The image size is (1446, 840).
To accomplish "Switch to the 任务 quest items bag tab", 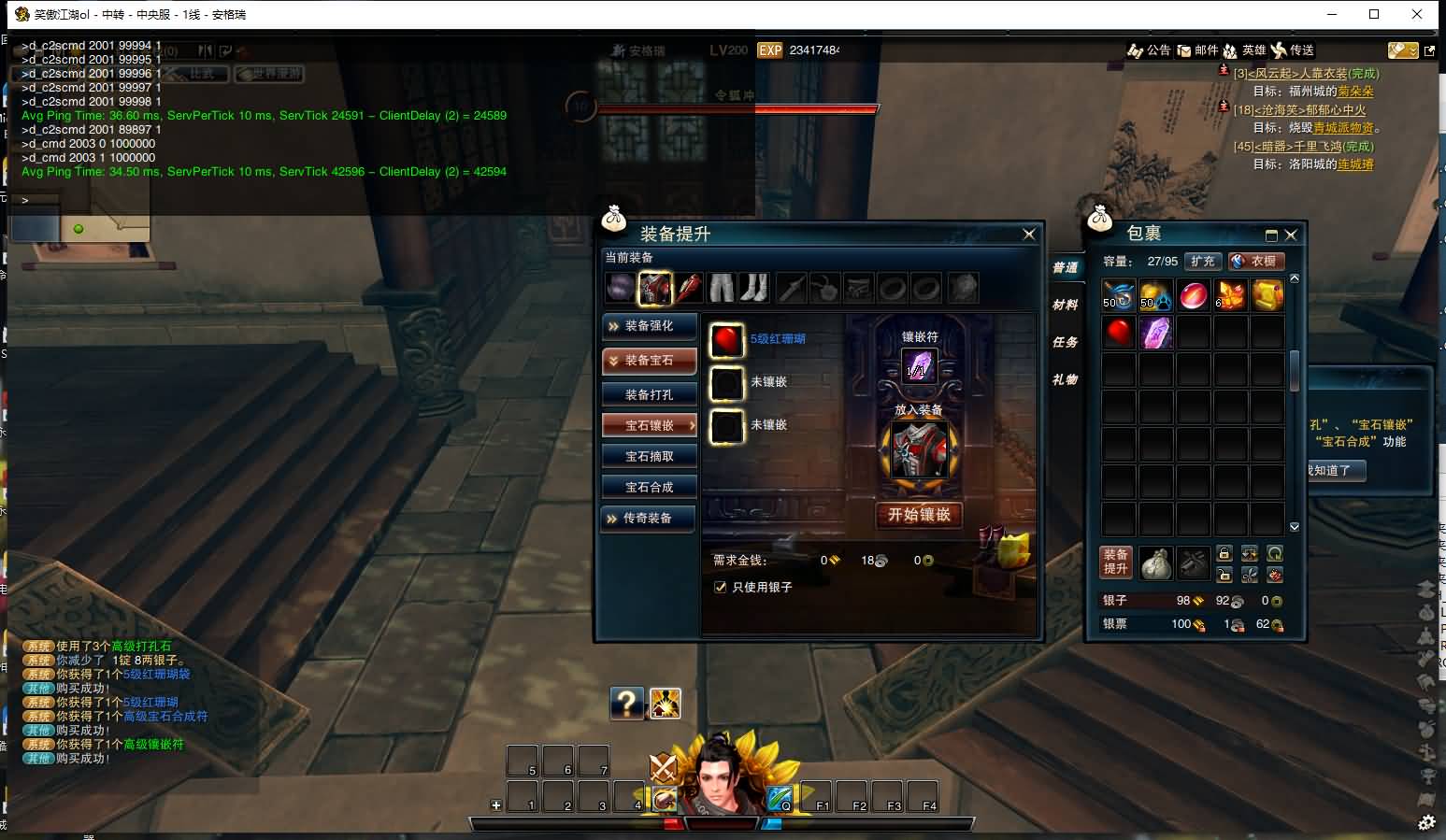I will 1065,343.
